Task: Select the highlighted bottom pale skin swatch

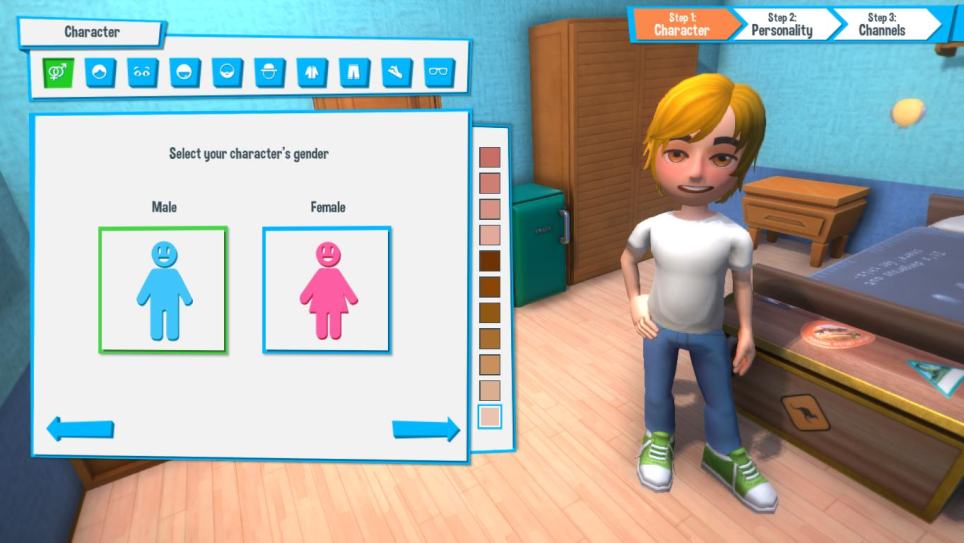Action: point(489,416)
